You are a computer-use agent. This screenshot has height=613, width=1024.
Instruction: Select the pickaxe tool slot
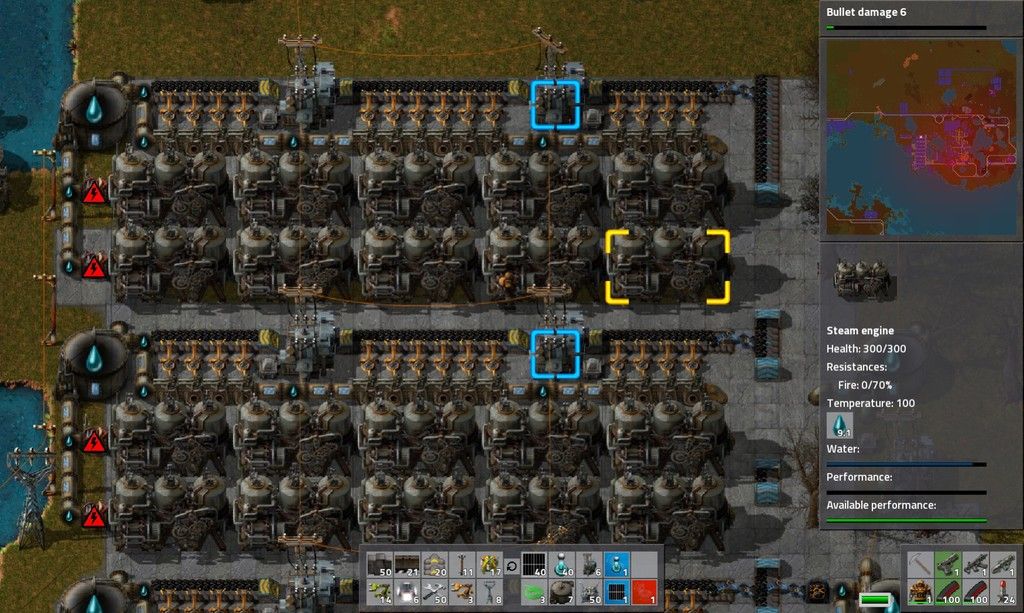click(x=918, y=565)
